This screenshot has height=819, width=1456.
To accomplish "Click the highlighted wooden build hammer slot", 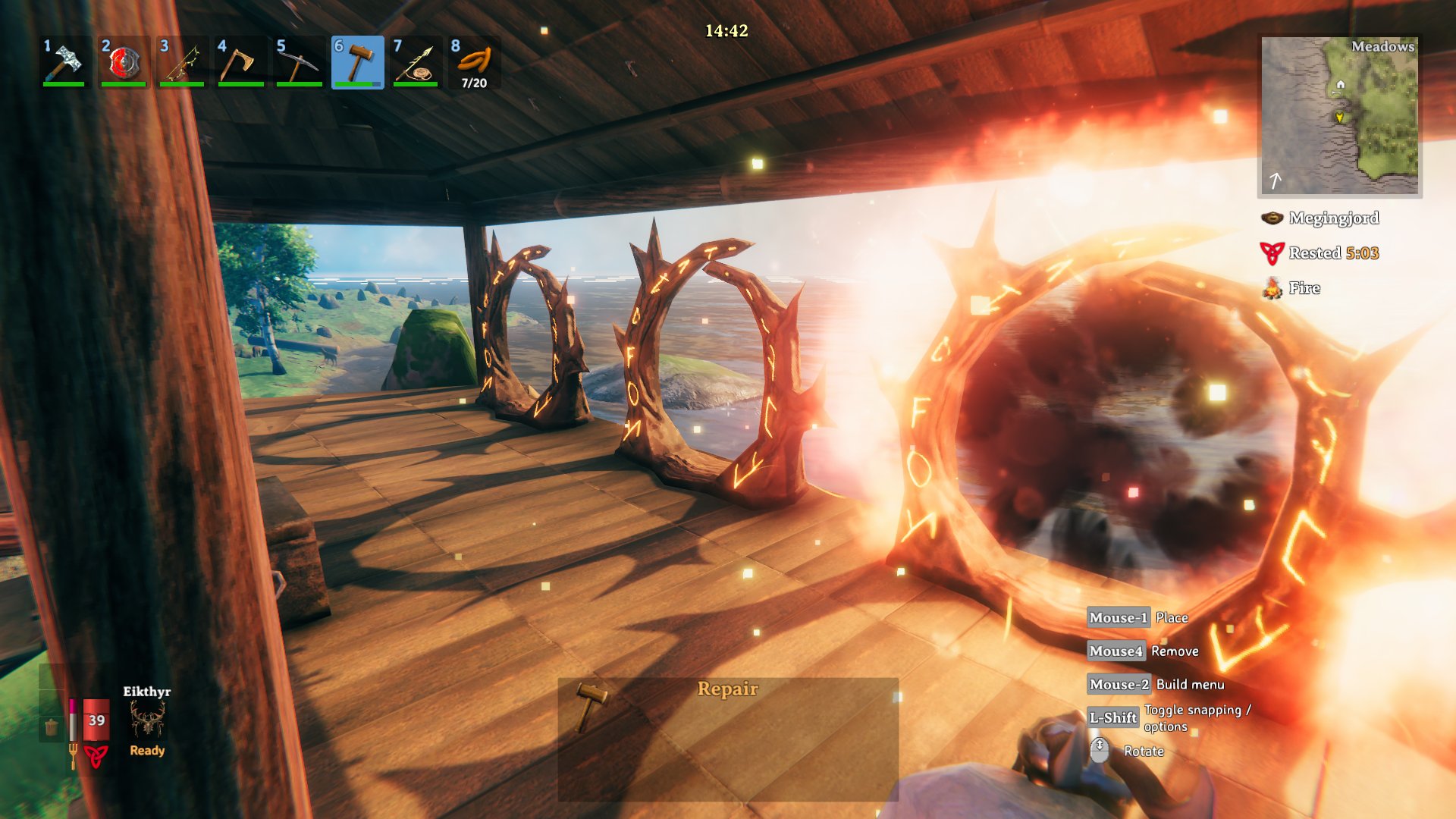I will 358,62.
